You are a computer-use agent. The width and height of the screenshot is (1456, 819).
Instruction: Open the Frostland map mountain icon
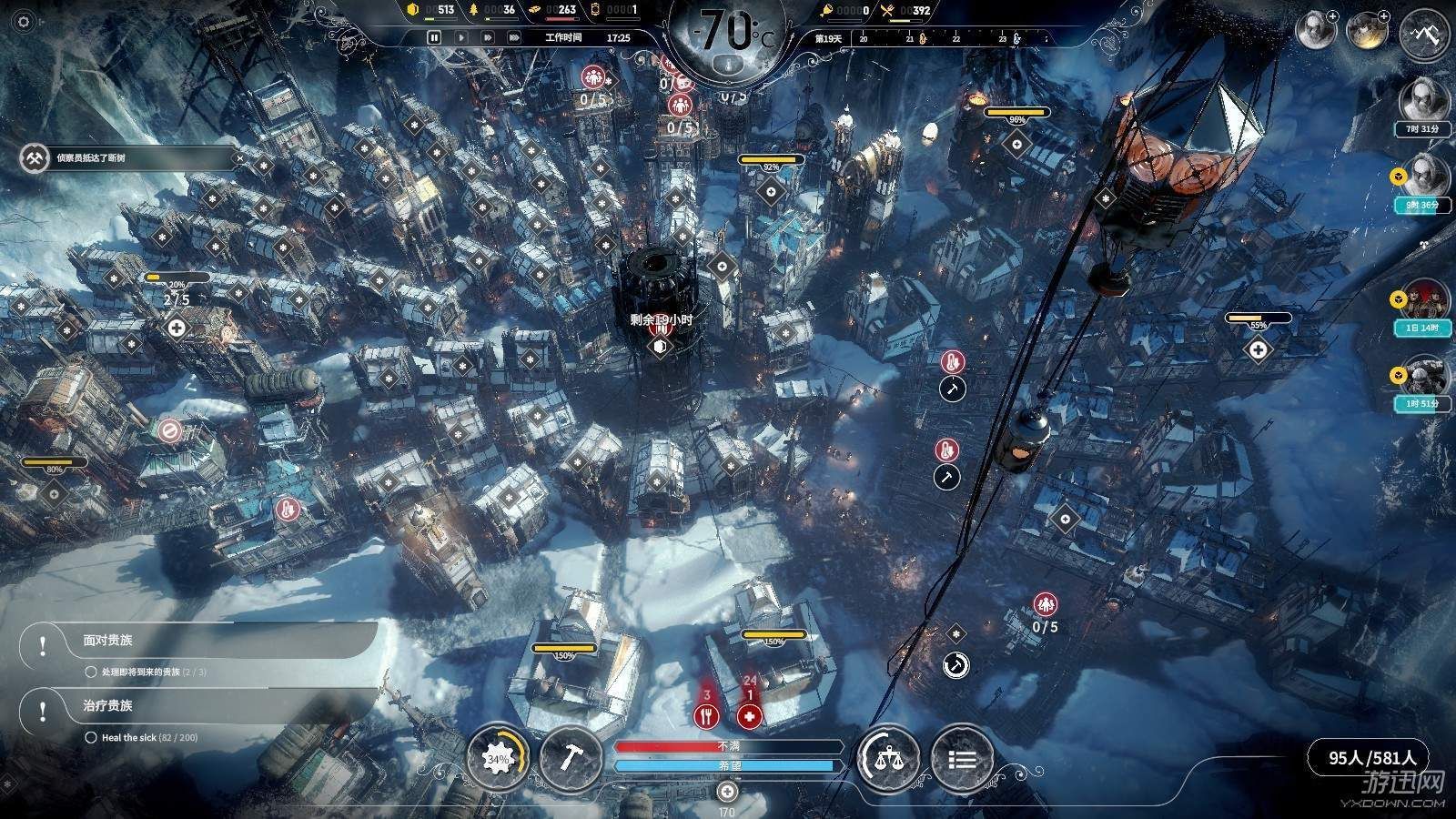pos(1421,34)
